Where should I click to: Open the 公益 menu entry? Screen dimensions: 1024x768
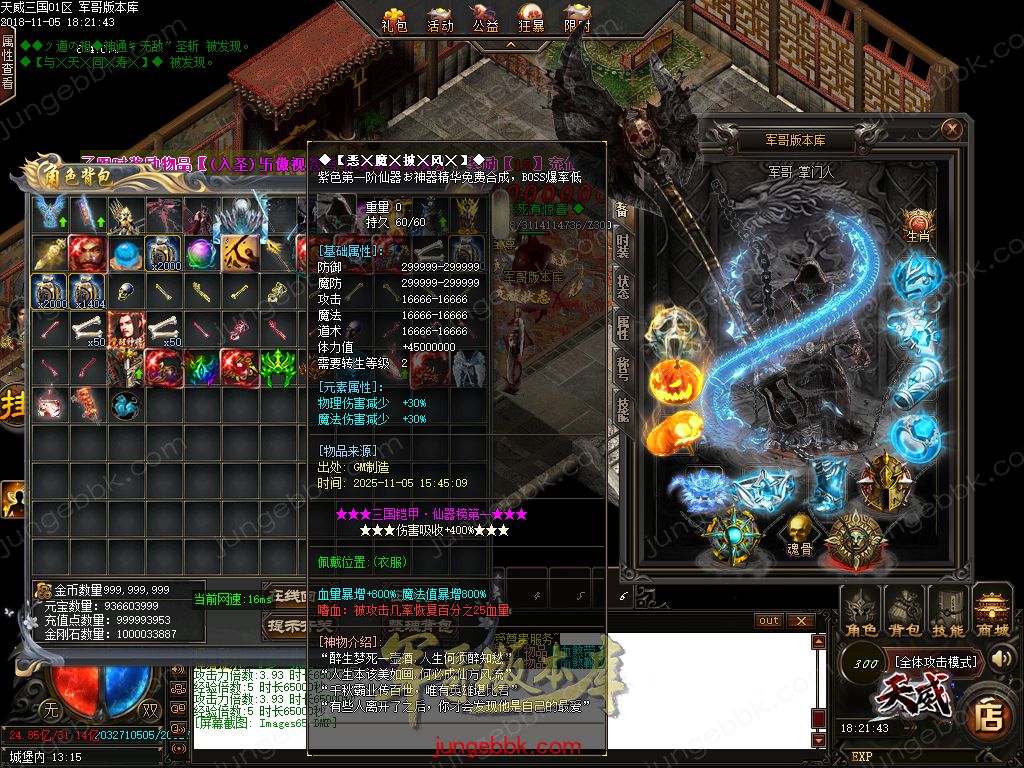click(486, 19)
